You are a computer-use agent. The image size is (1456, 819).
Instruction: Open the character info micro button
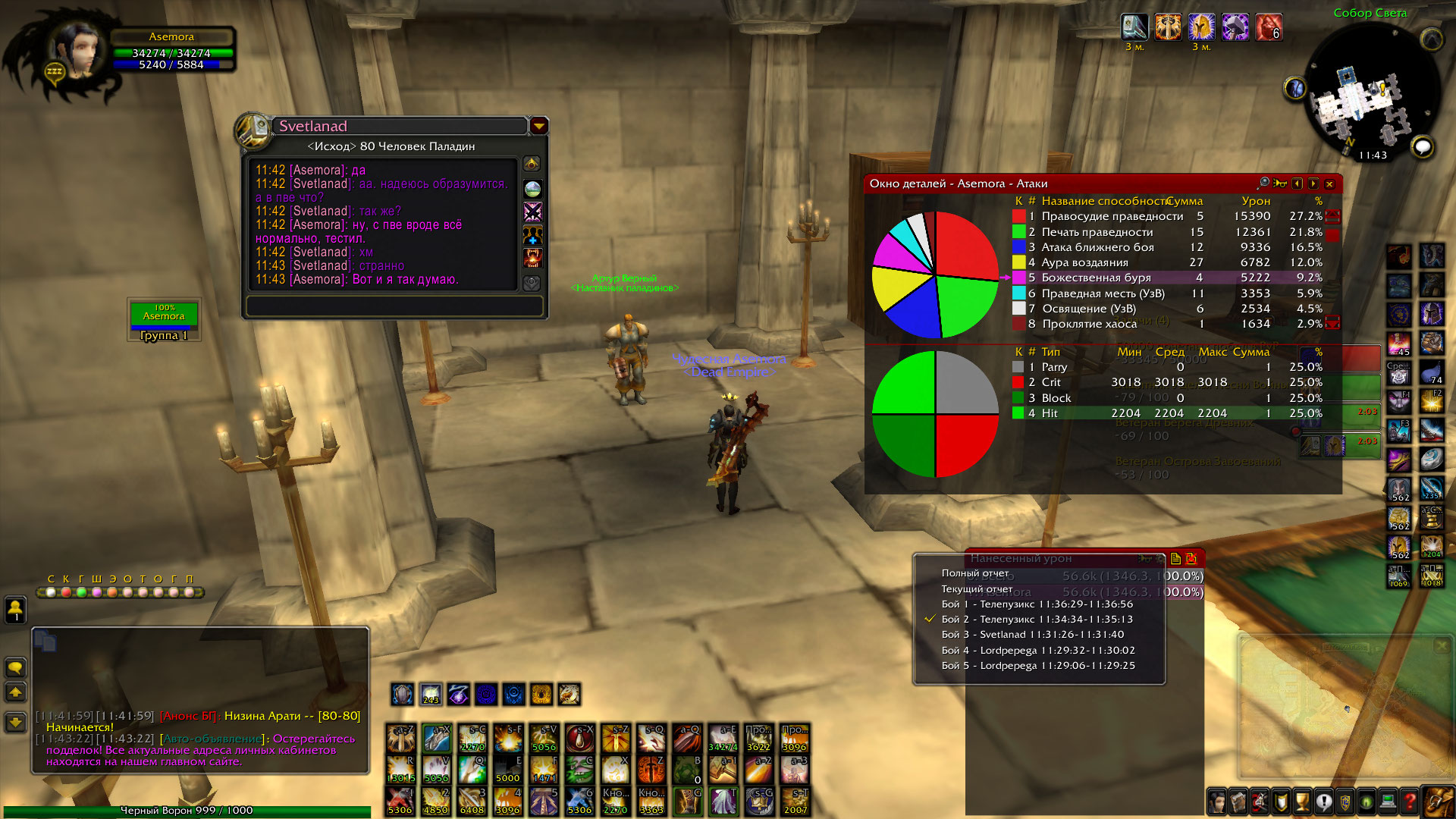(1216, 801)
